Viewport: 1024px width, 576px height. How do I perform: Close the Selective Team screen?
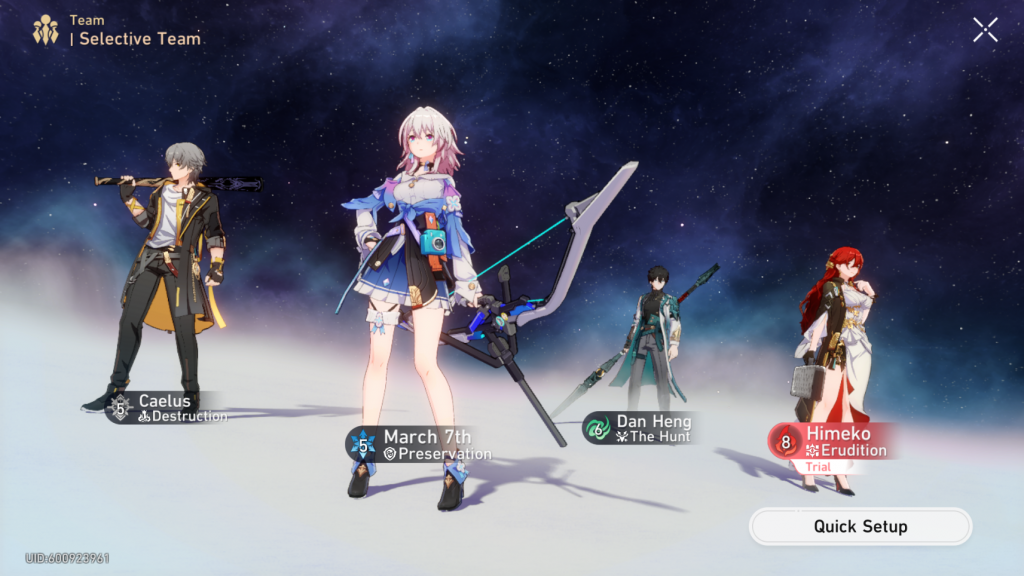click(x=985, y=30)
